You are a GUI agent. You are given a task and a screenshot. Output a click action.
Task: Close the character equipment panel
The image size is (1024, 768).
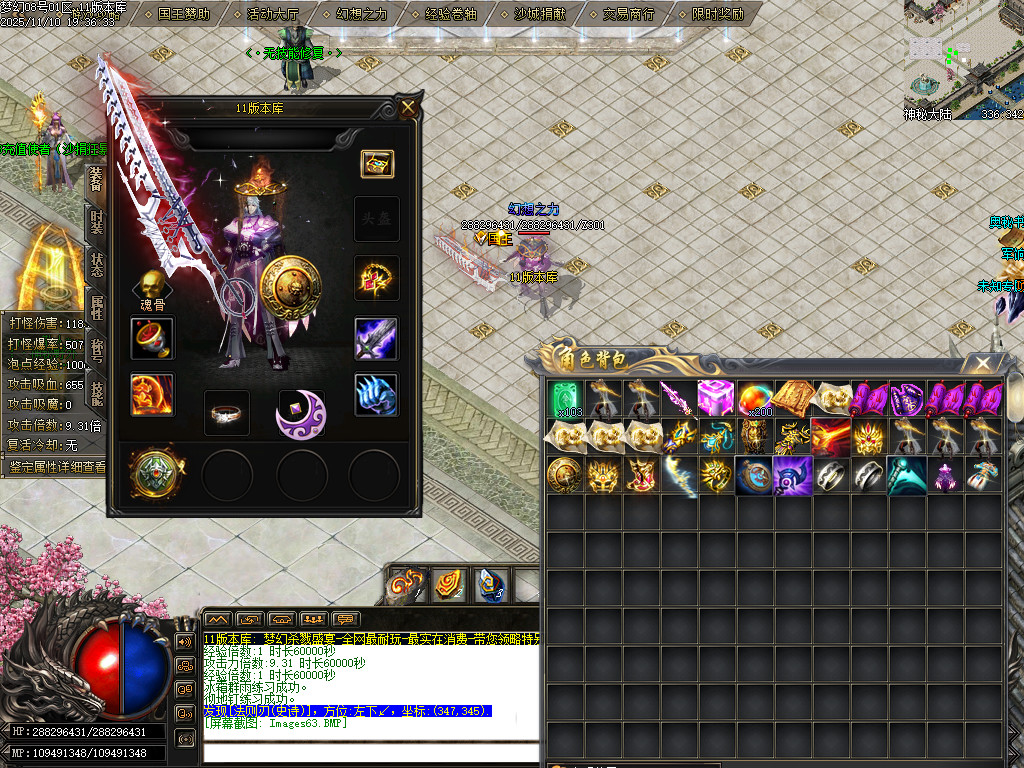[x=408, y=108]
